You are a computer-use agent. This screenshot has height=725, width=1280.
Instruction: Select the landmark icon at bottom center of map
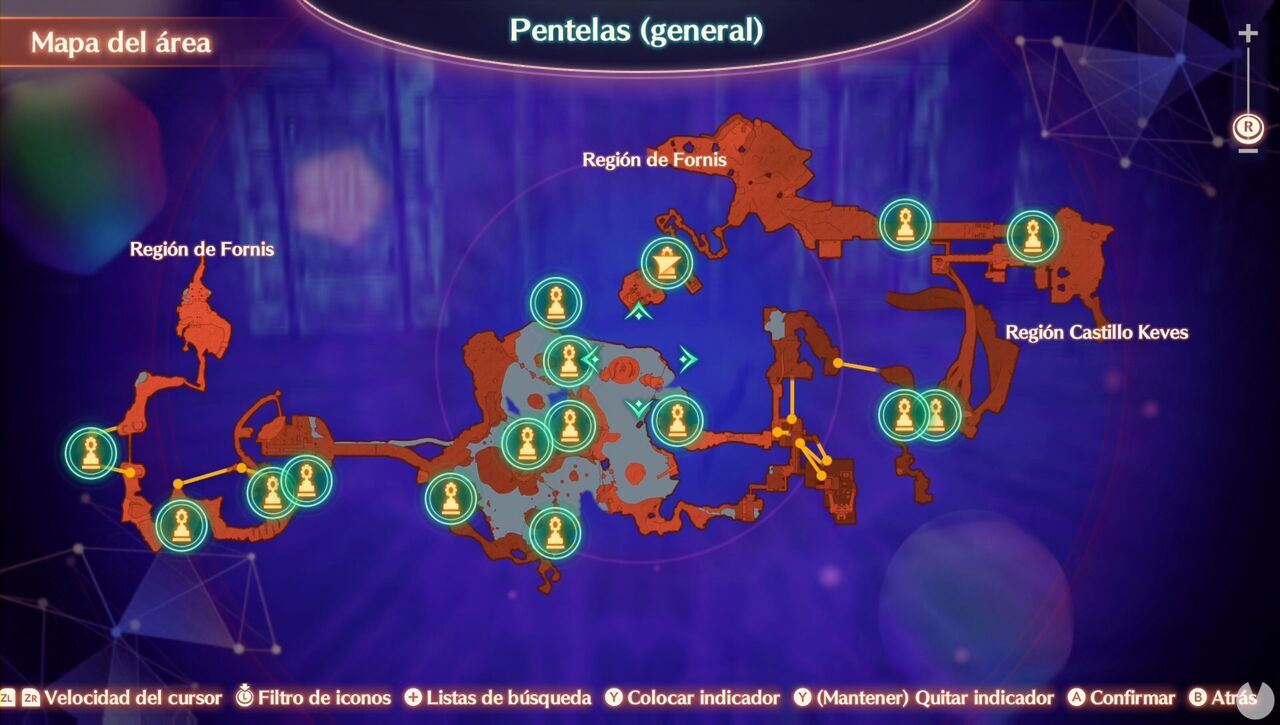point(556,533)
